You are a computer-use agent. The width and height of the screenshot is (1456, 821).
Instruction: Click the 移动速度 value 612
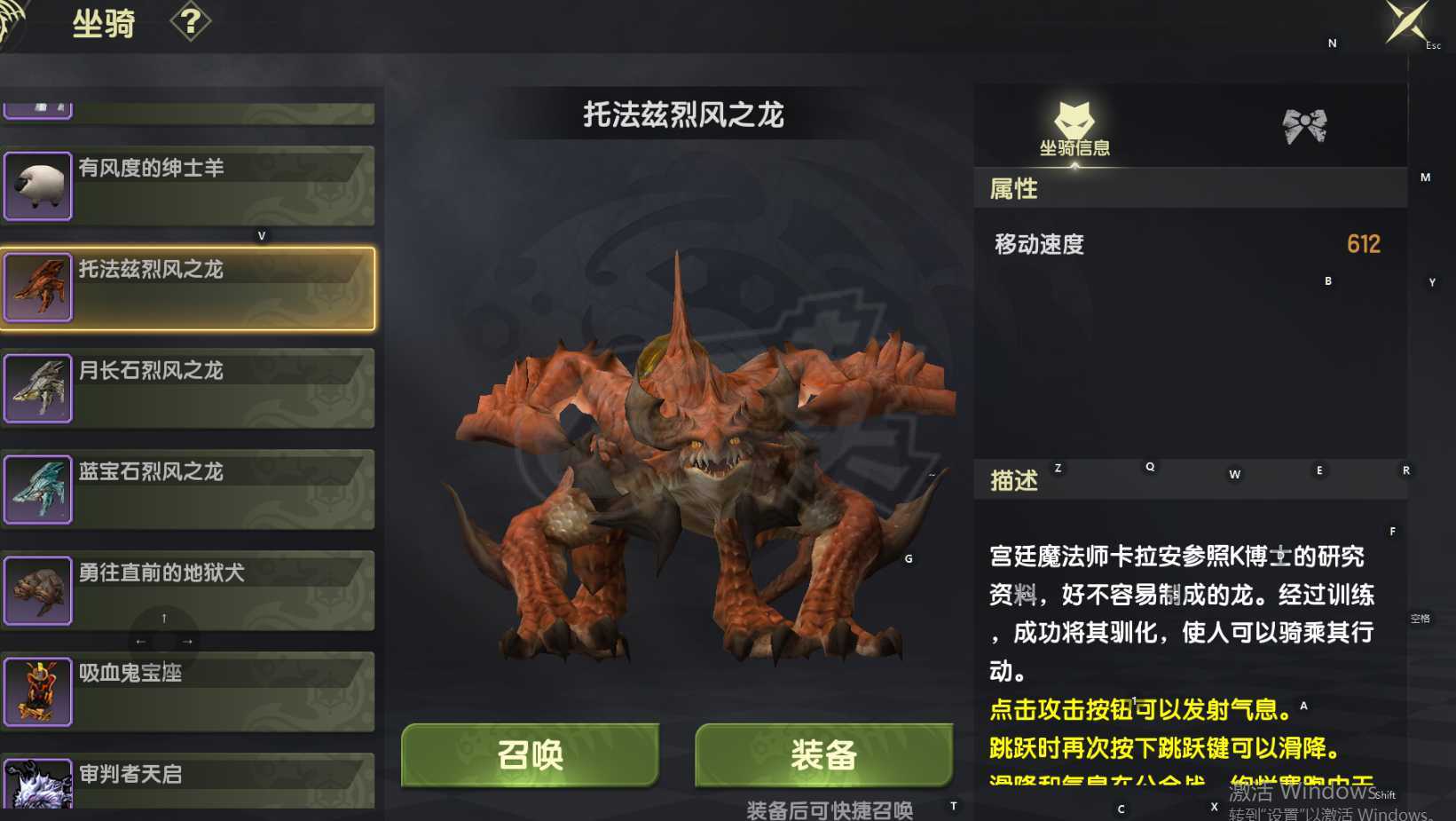tap(1364, 243)
